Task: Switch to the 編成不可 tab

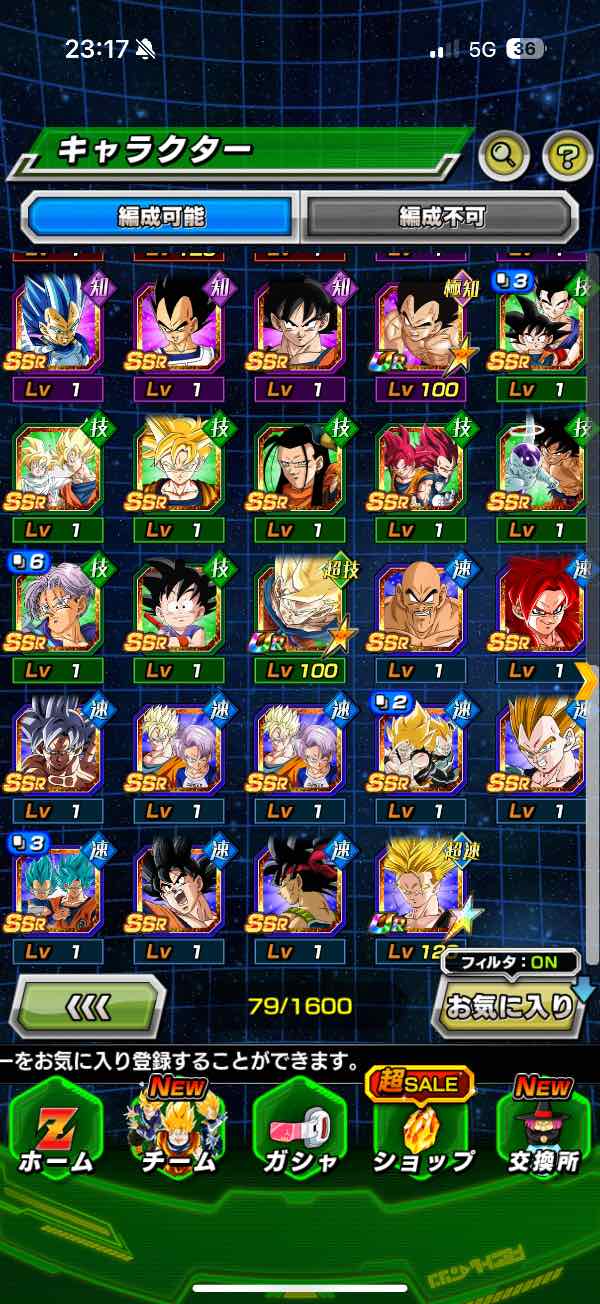Action: click(x=440, y=216)
